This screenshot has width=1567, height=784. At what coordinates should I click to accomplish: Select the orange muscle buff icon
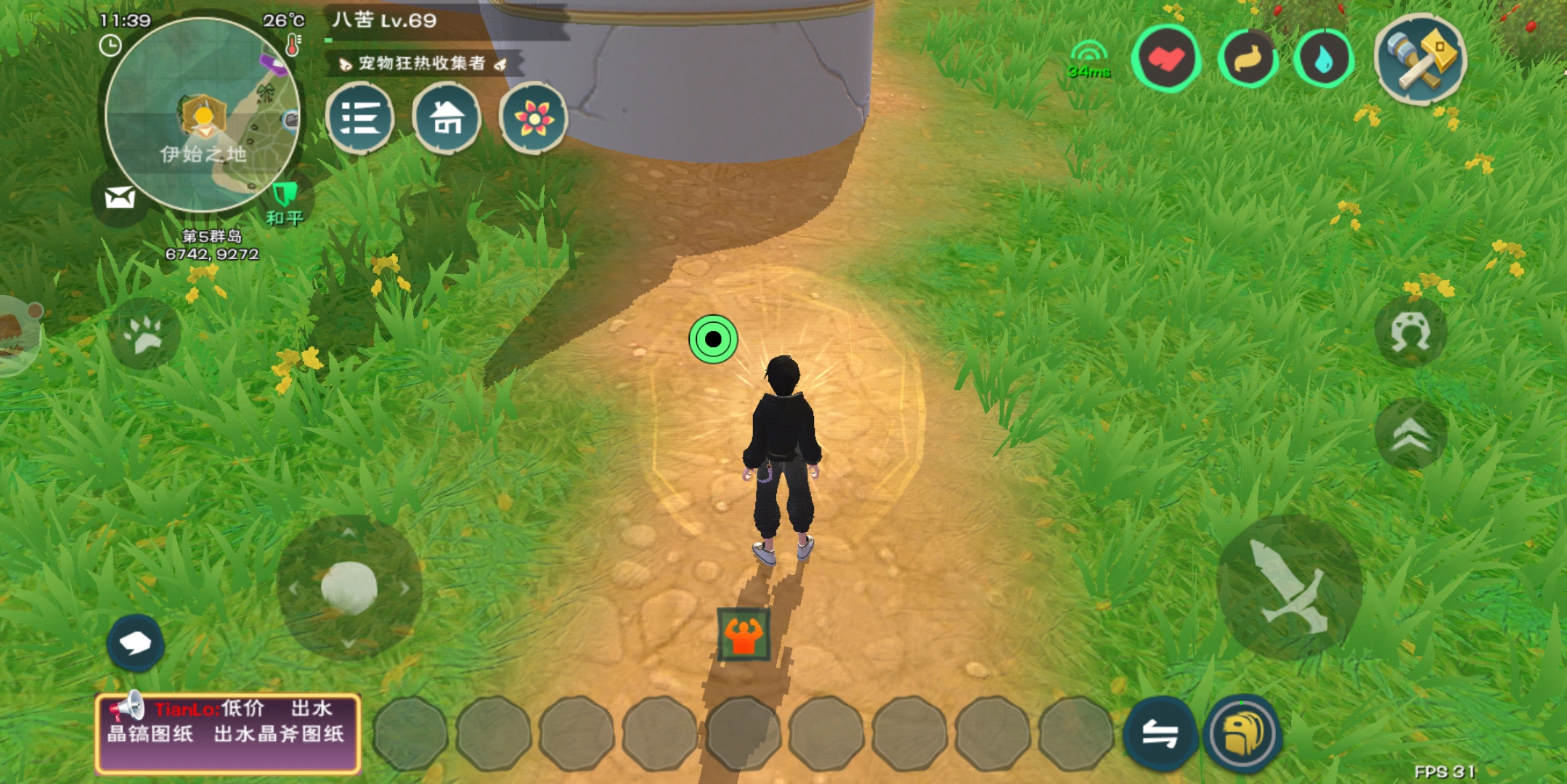coord(744,635)
